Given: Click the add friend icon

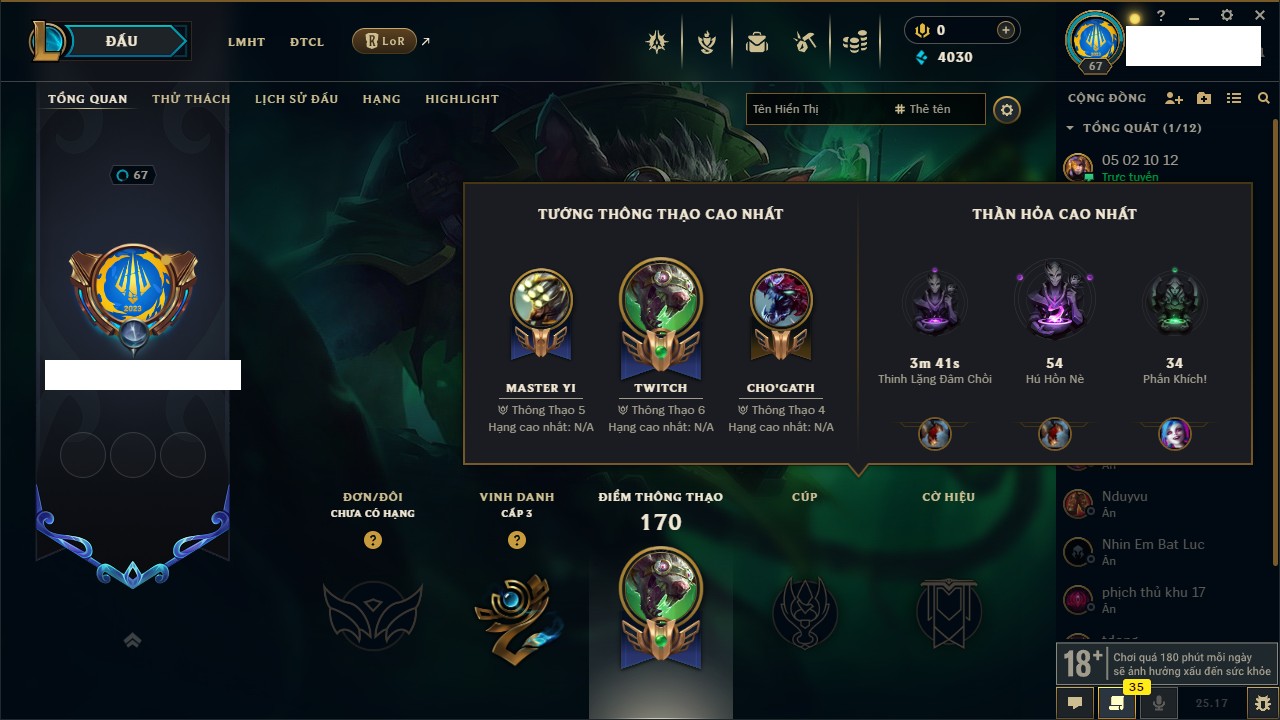Looking at the screenshot, I should pos(1174,99).
